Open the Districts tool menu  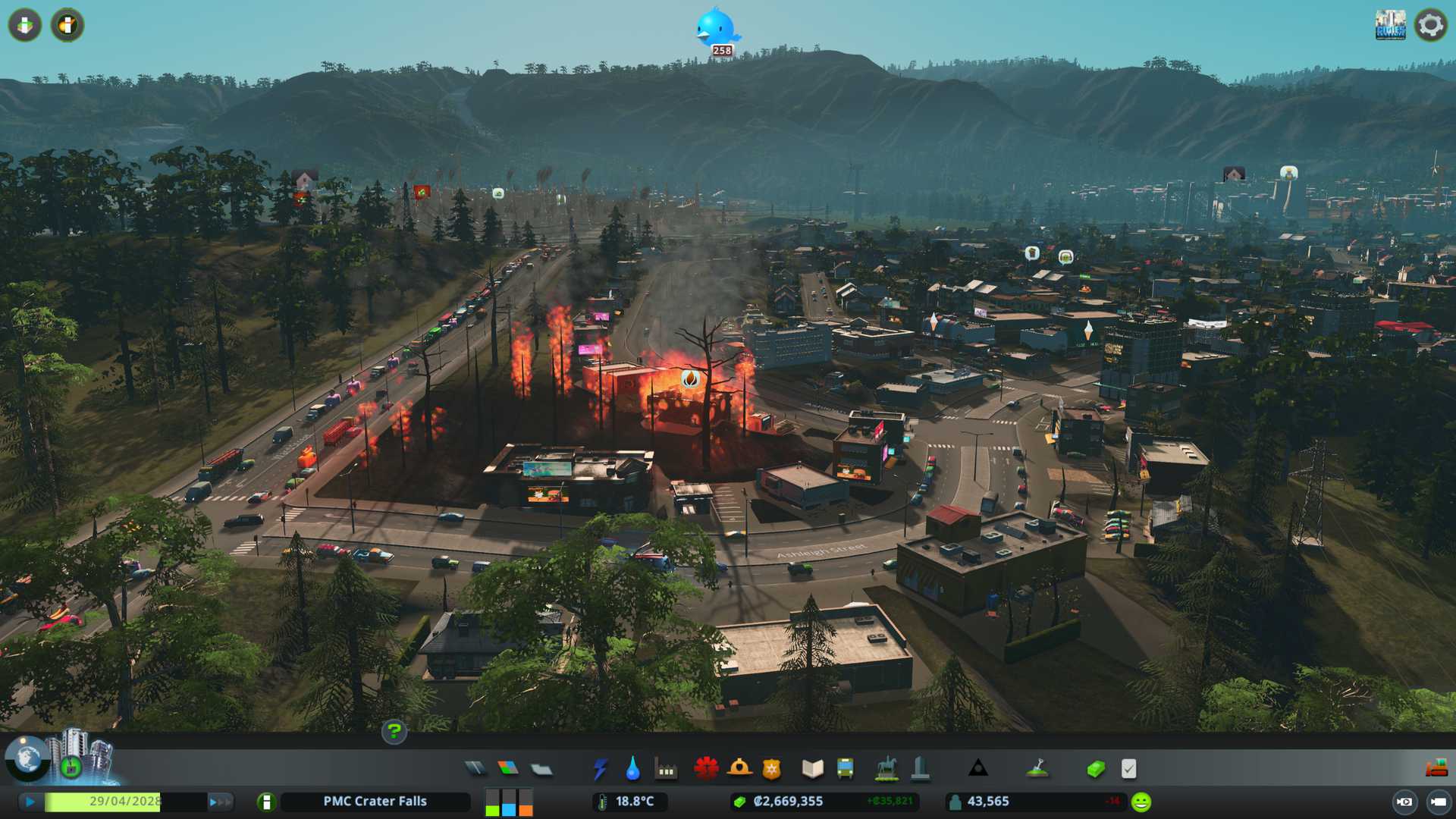[541, 769]
